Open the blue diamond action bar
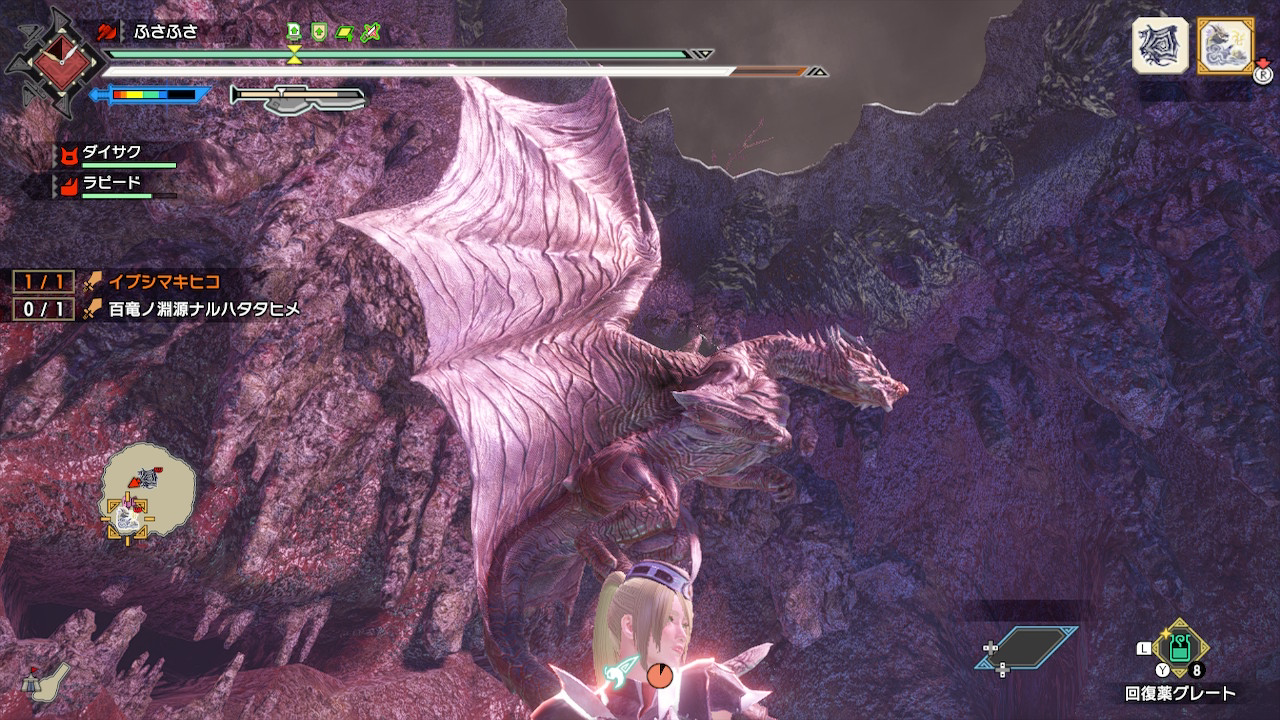The width and height of the screenshot is (1280, 720). [1027, 648]
